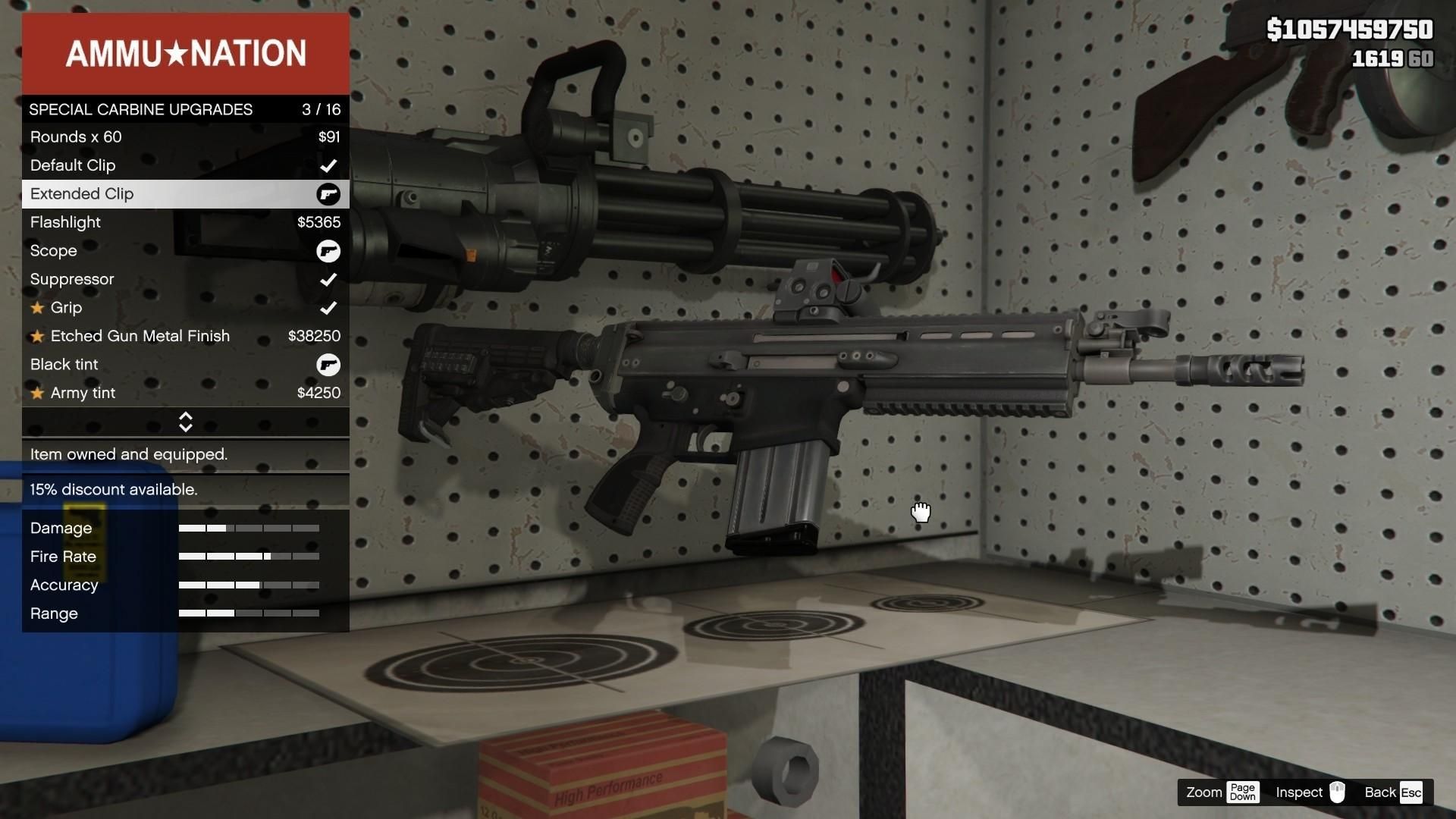Click the up-down scroll chevrons below Army tint
Screen dimensions: 1456x819
click(x=185, y=422)
